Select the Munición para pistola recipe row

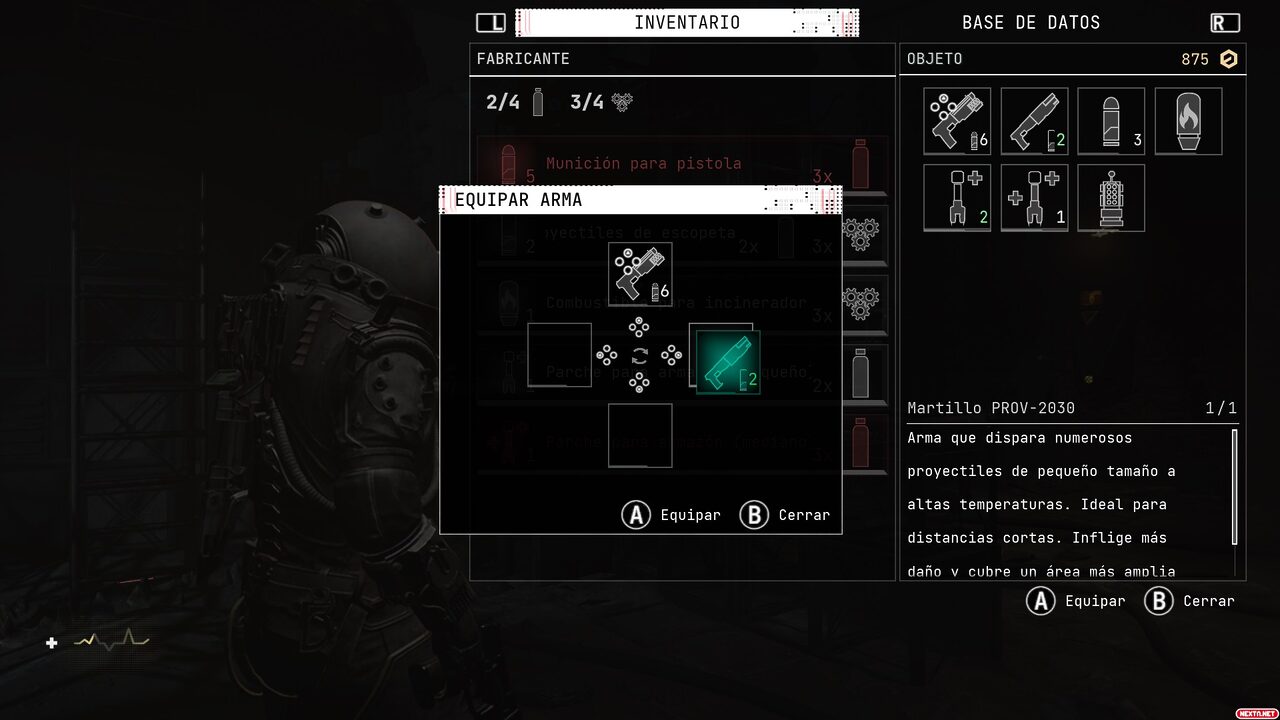pyautogui.click(x=680, y=164)
